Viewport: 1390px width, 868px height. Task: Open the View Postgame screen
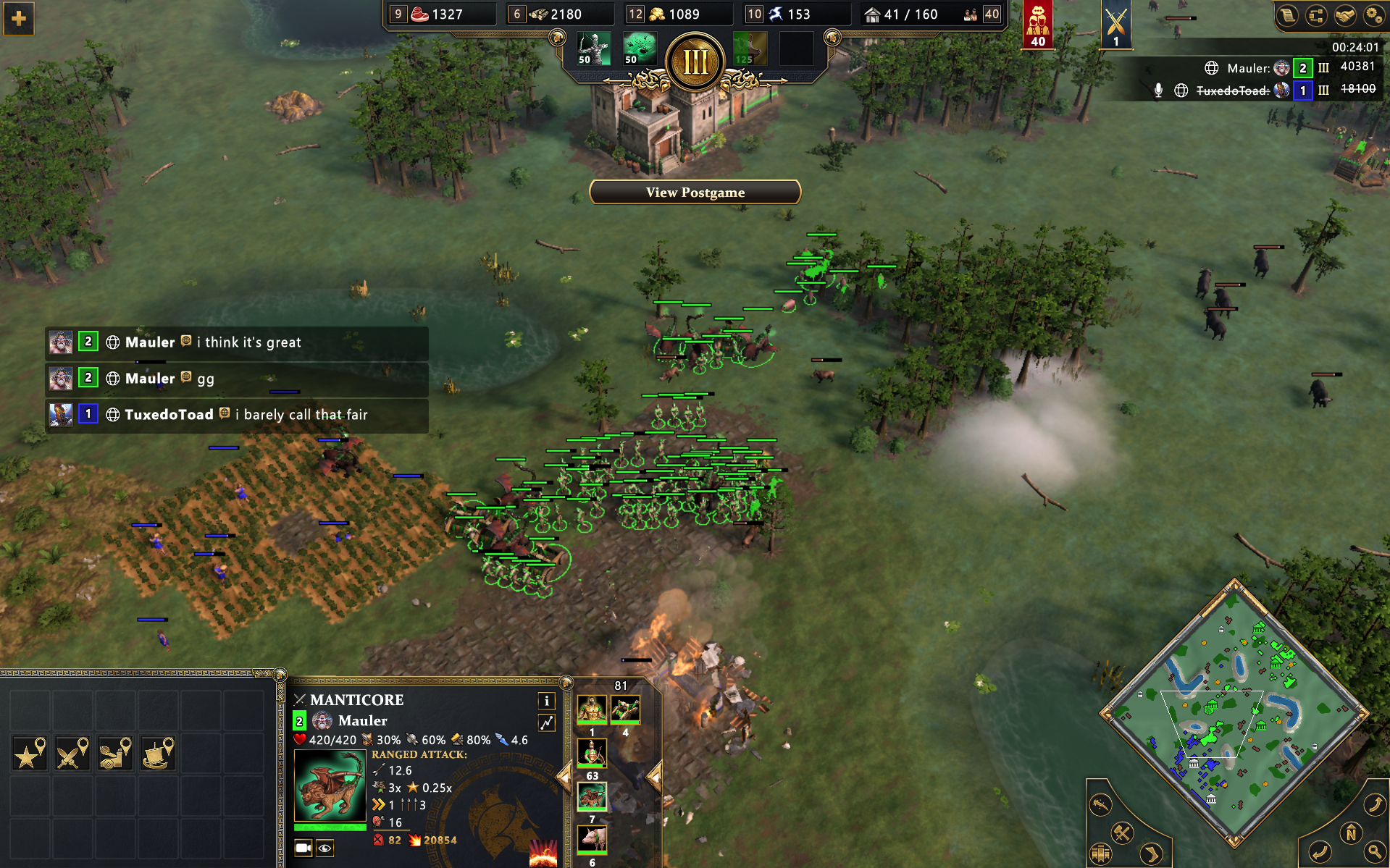coord(695,192)
